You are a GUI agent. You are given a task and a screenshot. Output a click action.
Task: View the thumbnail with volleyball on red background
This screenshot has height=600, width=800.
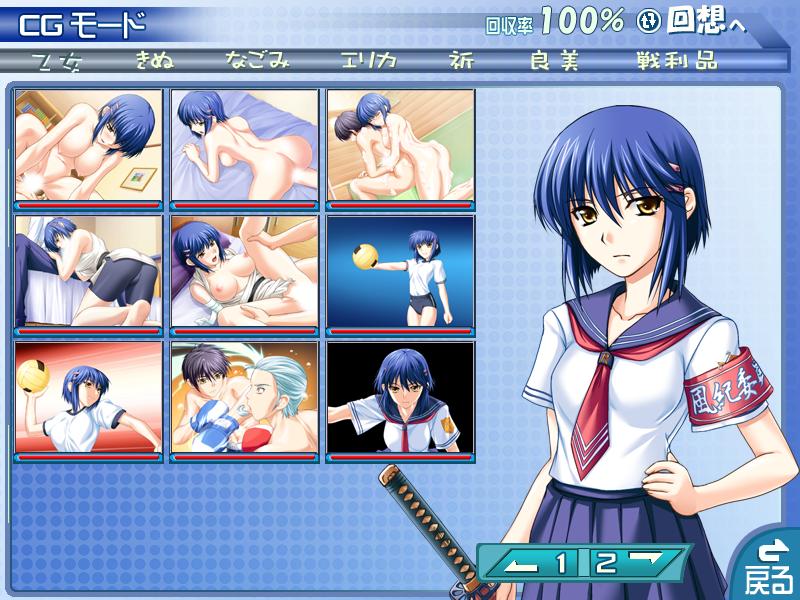(89, 400)
